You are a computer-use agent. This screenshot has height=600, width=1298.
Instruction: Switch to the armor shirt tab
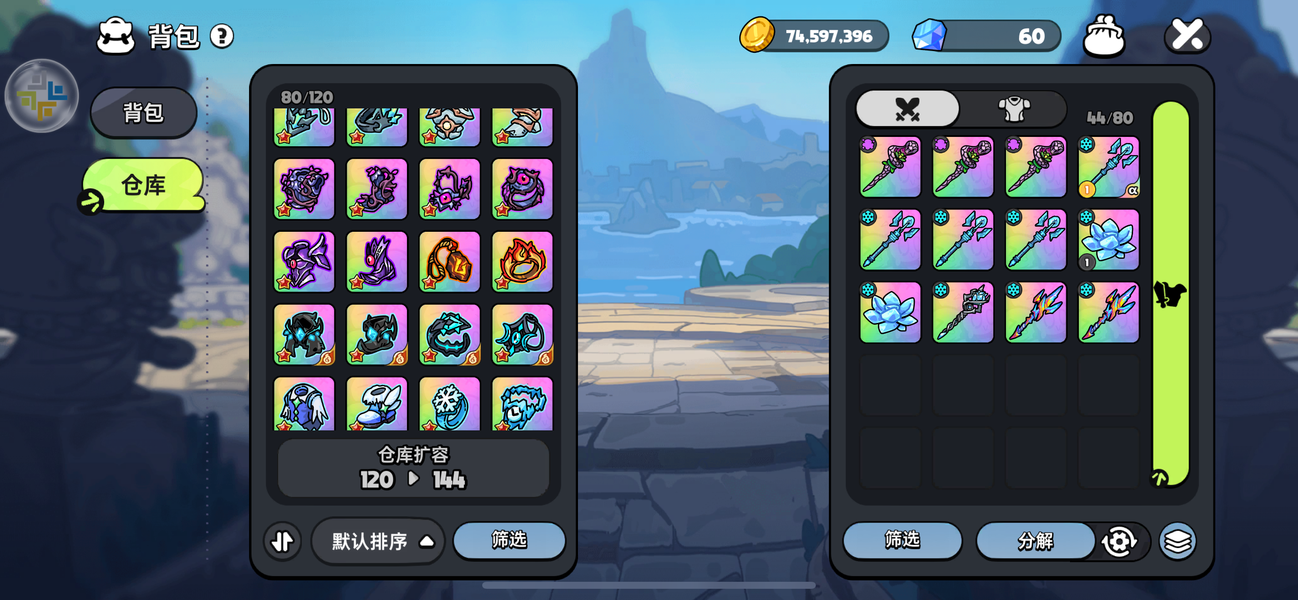pyautogui.click(x=1014, y=109)
